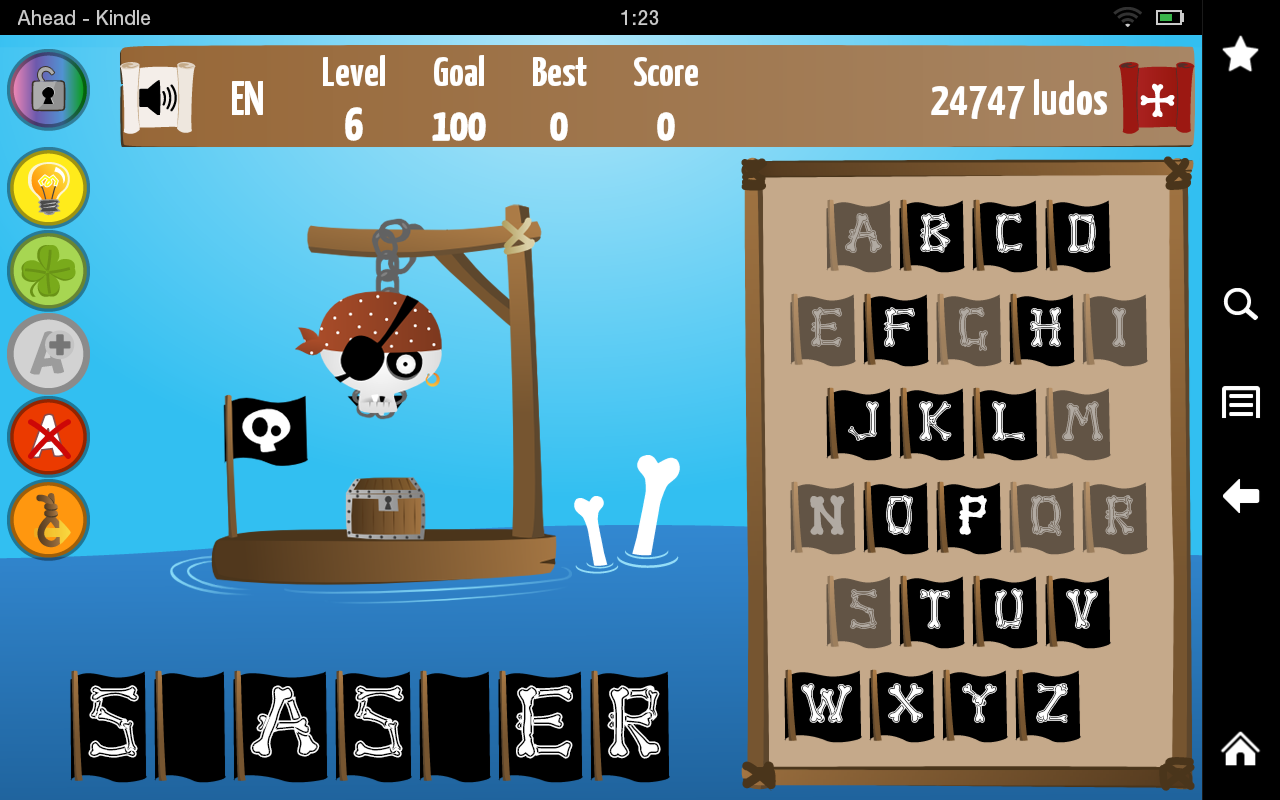
Task: Open the EN language selector
Action: click(x=245, y=98)
